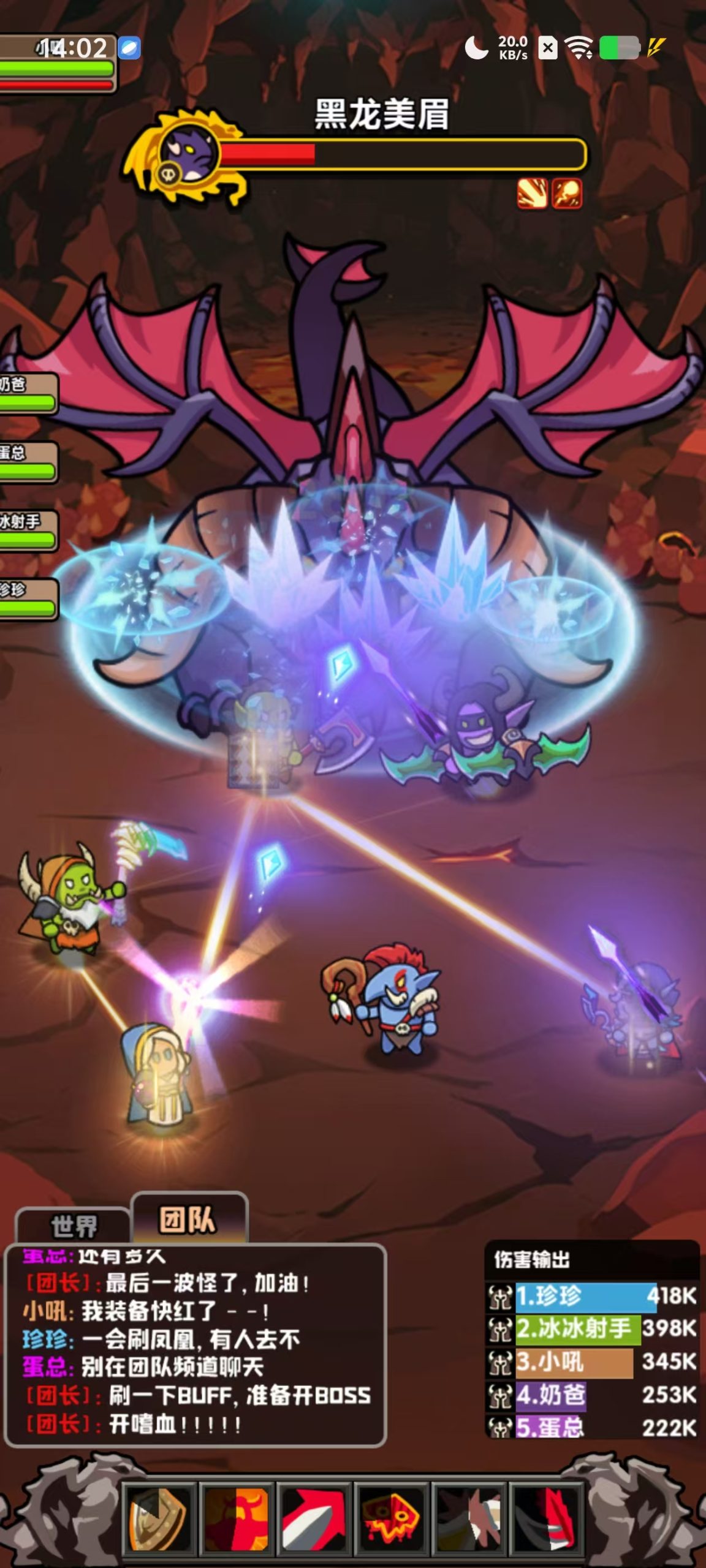Select the 蛋总 party member frame
Image resolution: width=706 pixels, height=1568 pixels.
[x=28, y=462]
